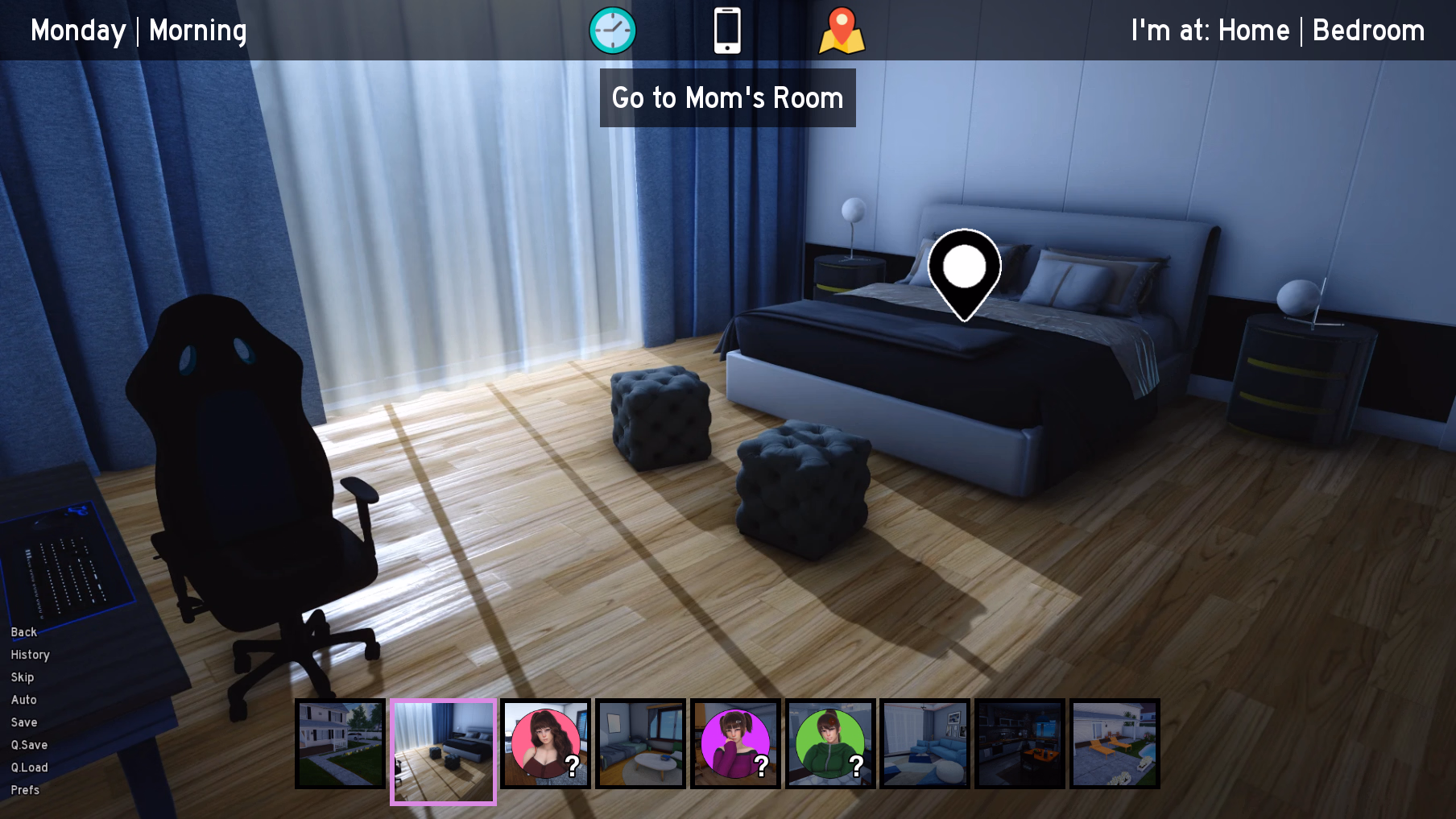Click the highlighted bedroom thumbnail with pink border
The width and height of the screenshot is (1456, 819).
coord(442,751)
